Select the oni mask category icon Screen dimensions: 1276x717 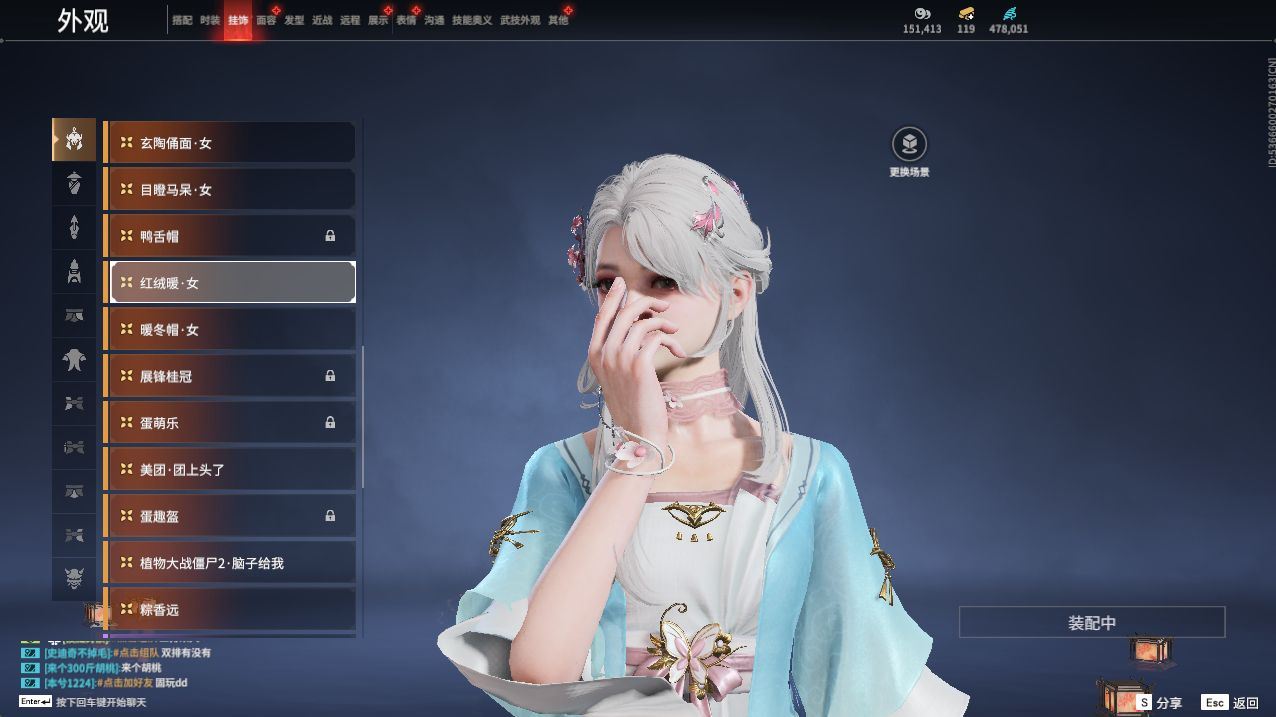pos(74,577)
